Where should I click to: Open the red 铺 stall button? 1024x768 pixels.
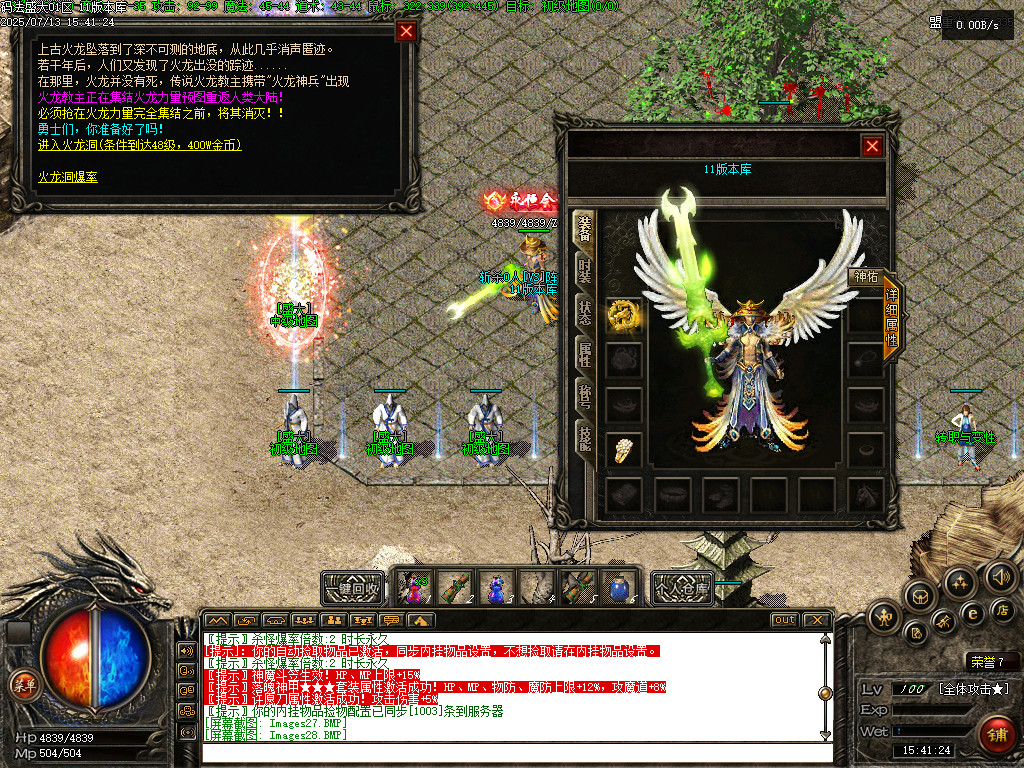(996, 734)
